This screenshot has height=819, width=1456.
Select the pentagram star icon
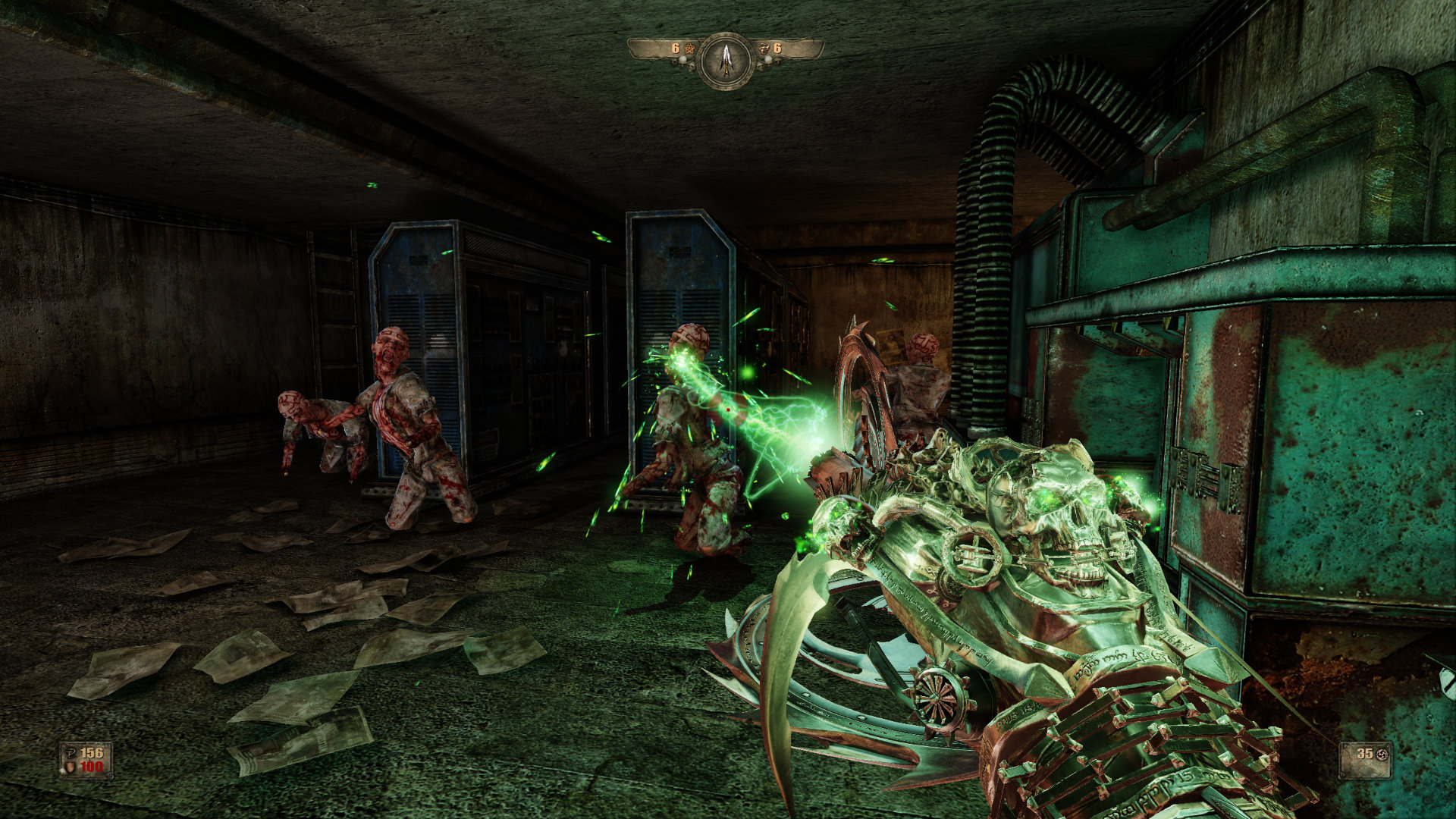click(x=689, y=49)
